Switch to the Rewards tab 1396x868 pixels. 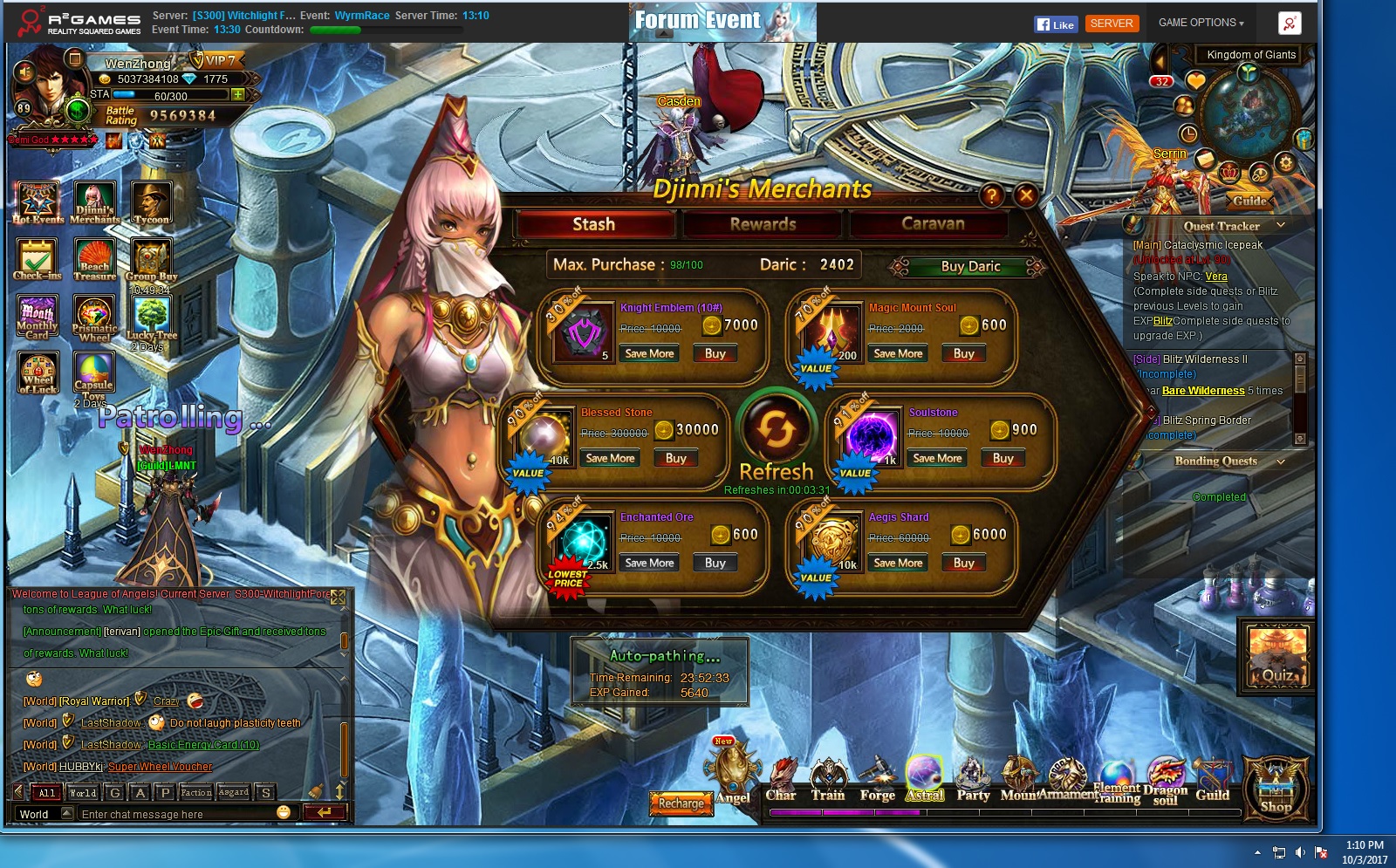763,224
